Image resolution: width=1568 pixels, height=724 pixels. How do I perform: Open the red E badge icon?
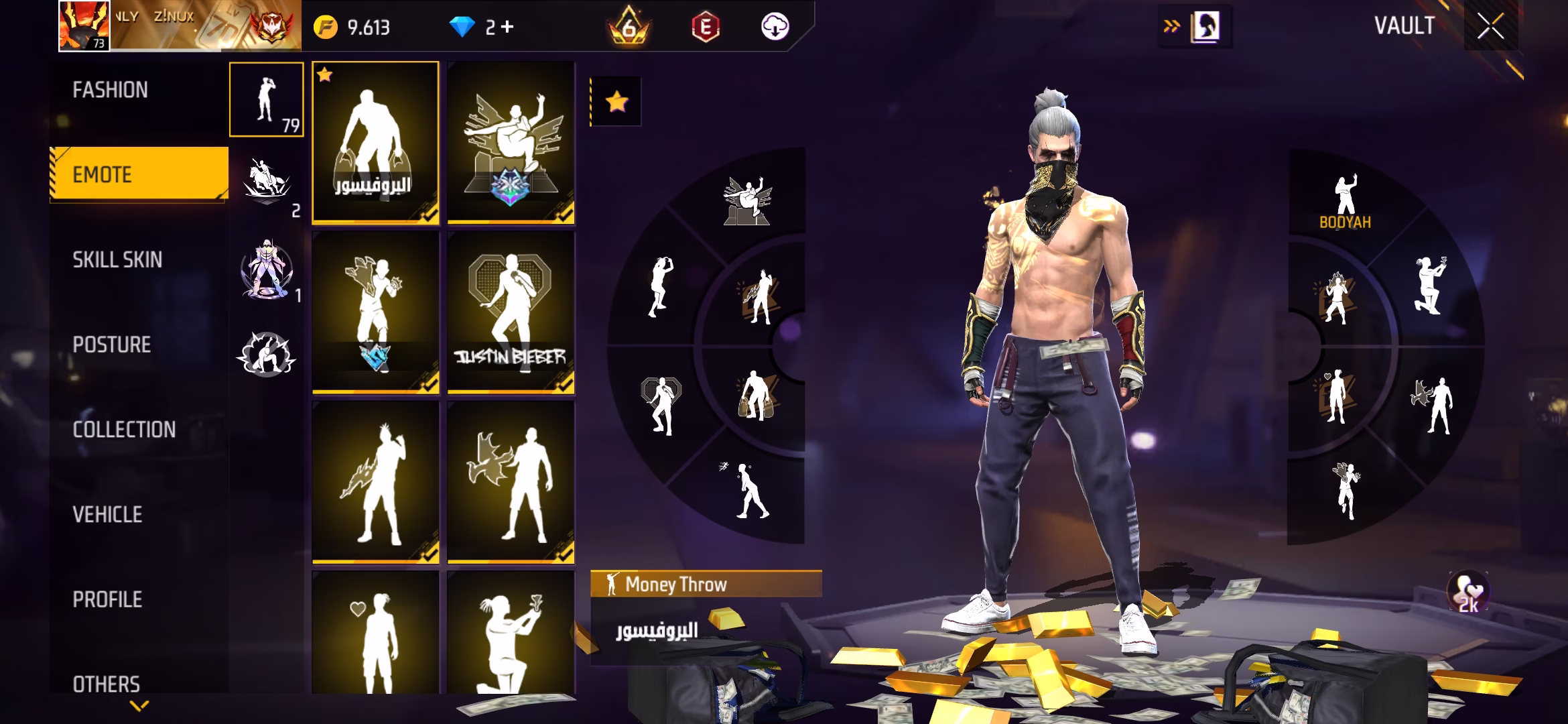click(x=705, y=27)
